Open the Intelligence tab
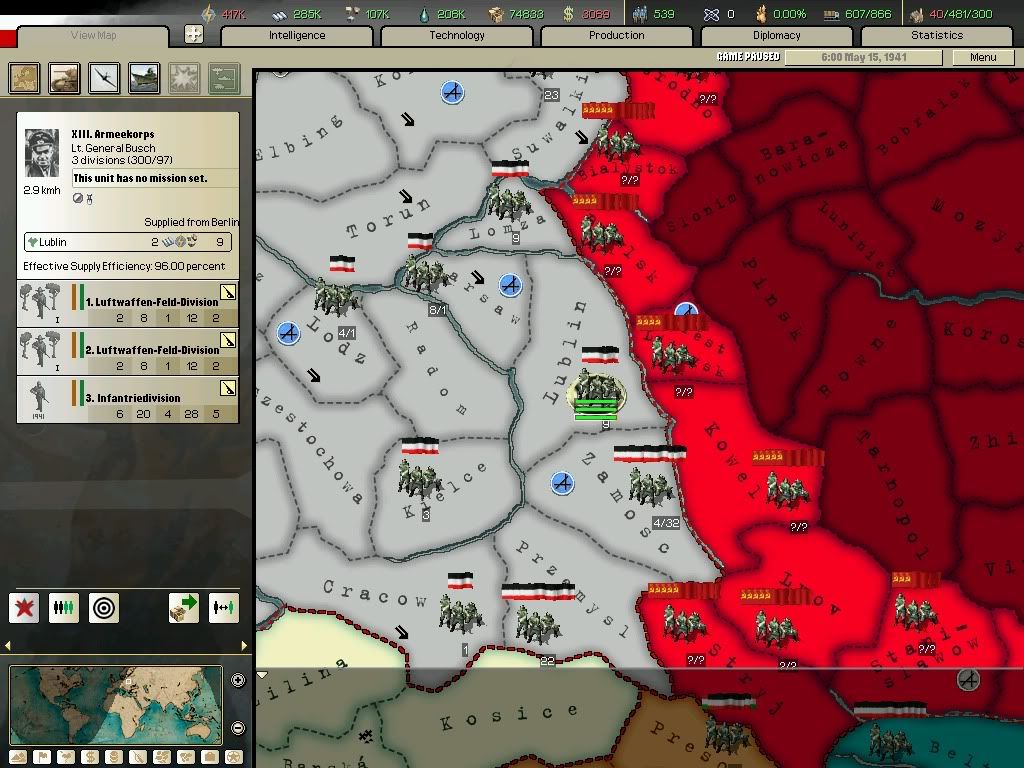This screenshot has height=768, width=1024. [x=296, y=36]
